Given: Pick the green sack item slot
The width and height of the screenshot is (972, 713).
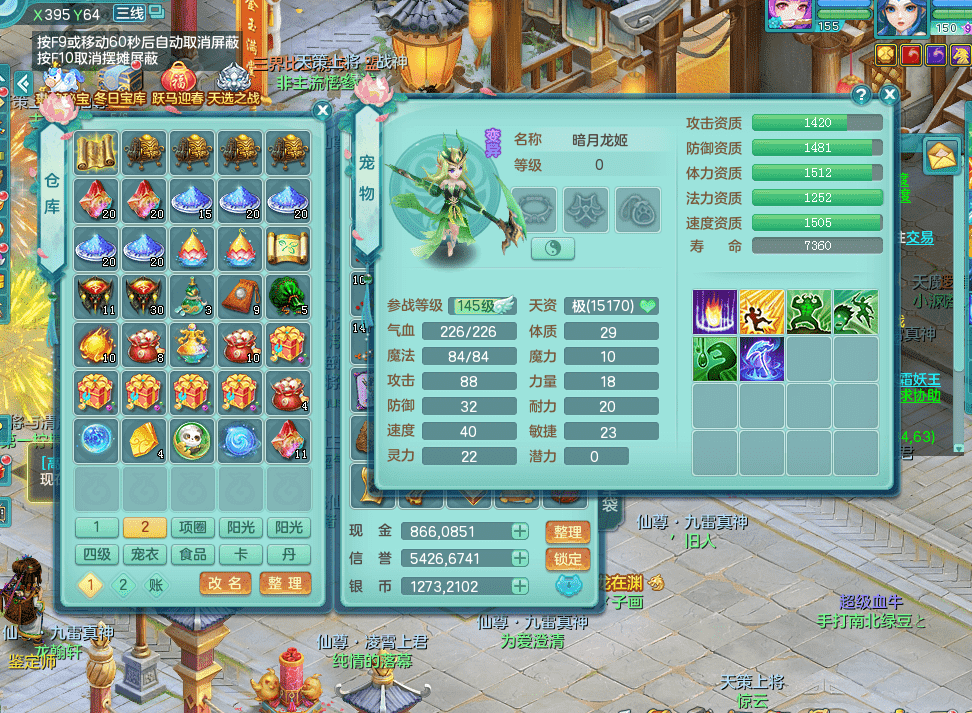Looking at the screenshot, I should click(289, 295).
